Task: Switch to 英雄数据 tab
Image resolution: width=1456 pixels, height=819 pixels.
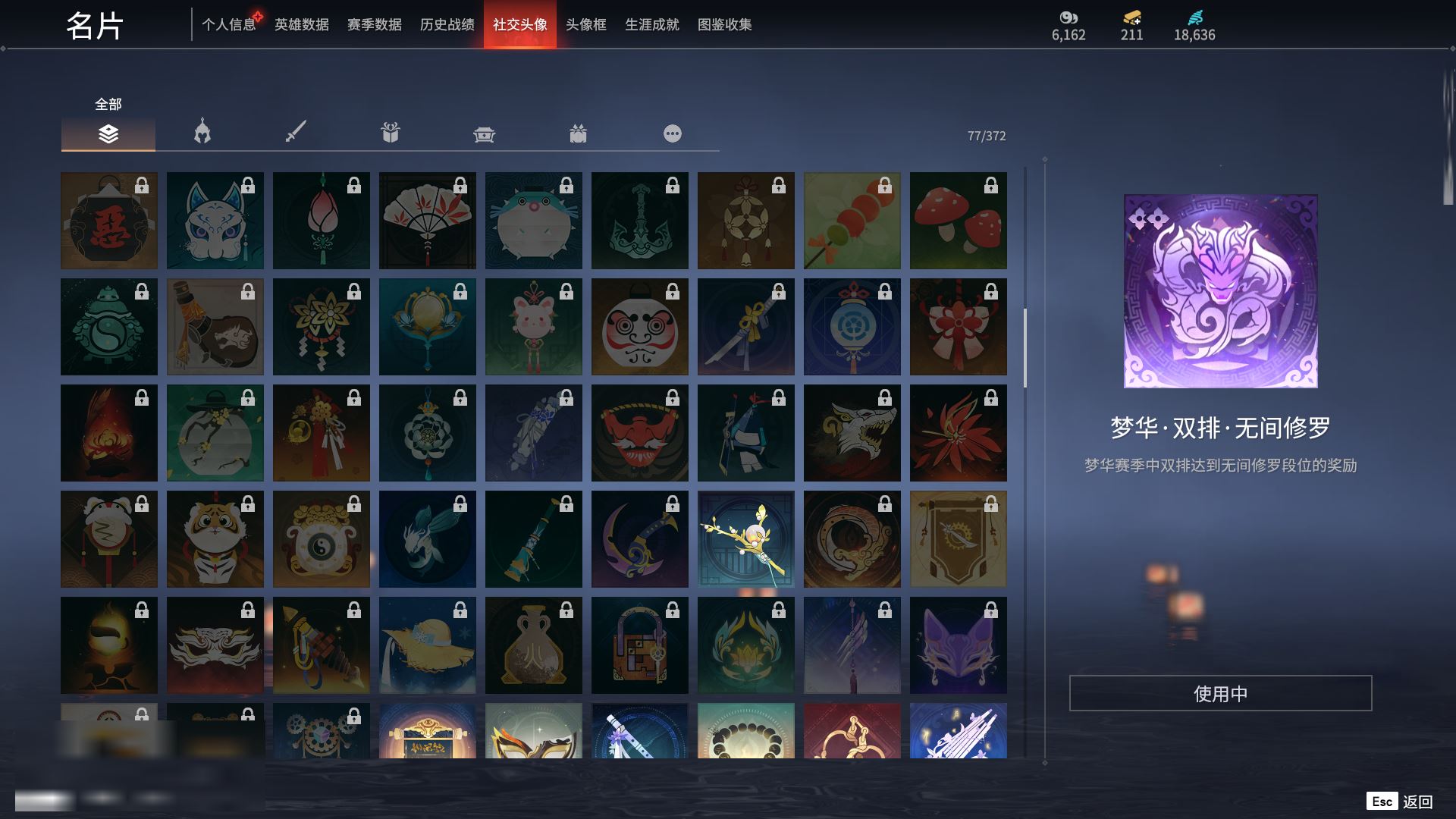Action: 302,25
